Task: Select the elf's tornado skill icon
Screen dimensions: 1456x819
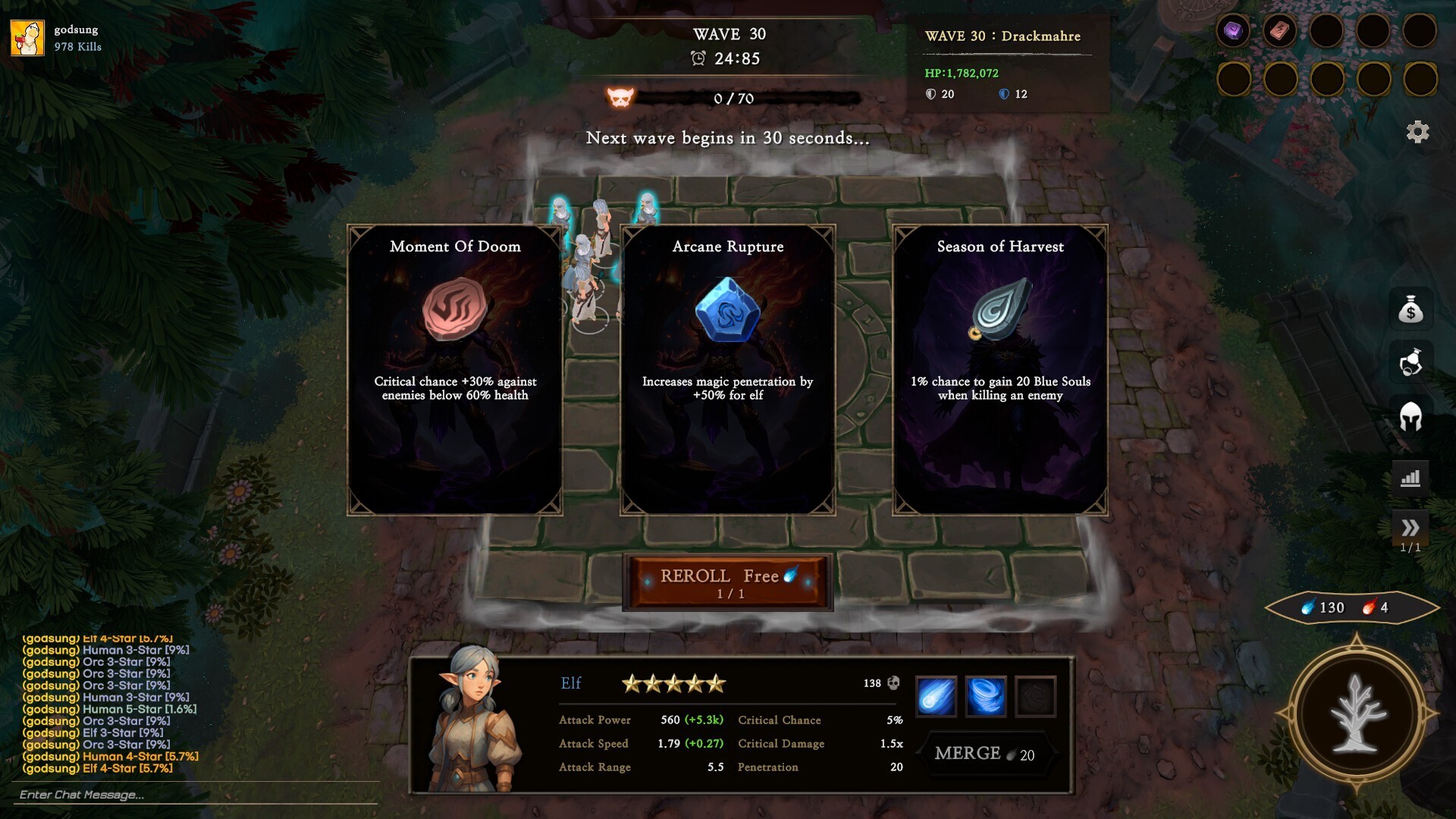Action: tap(987, 696)
